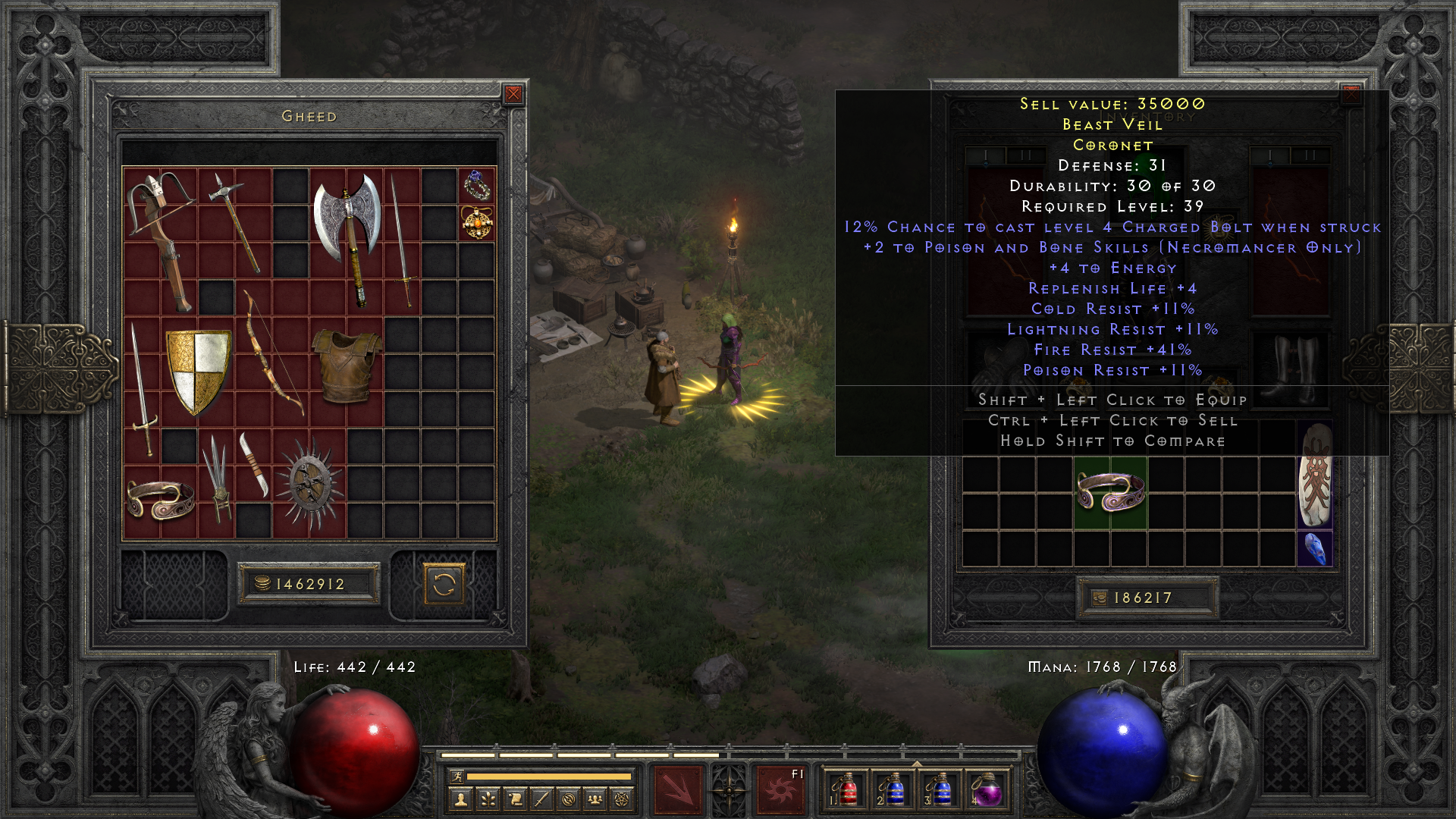
Task: Use the purple rejuvenation potion
Action: pos(987,790)
